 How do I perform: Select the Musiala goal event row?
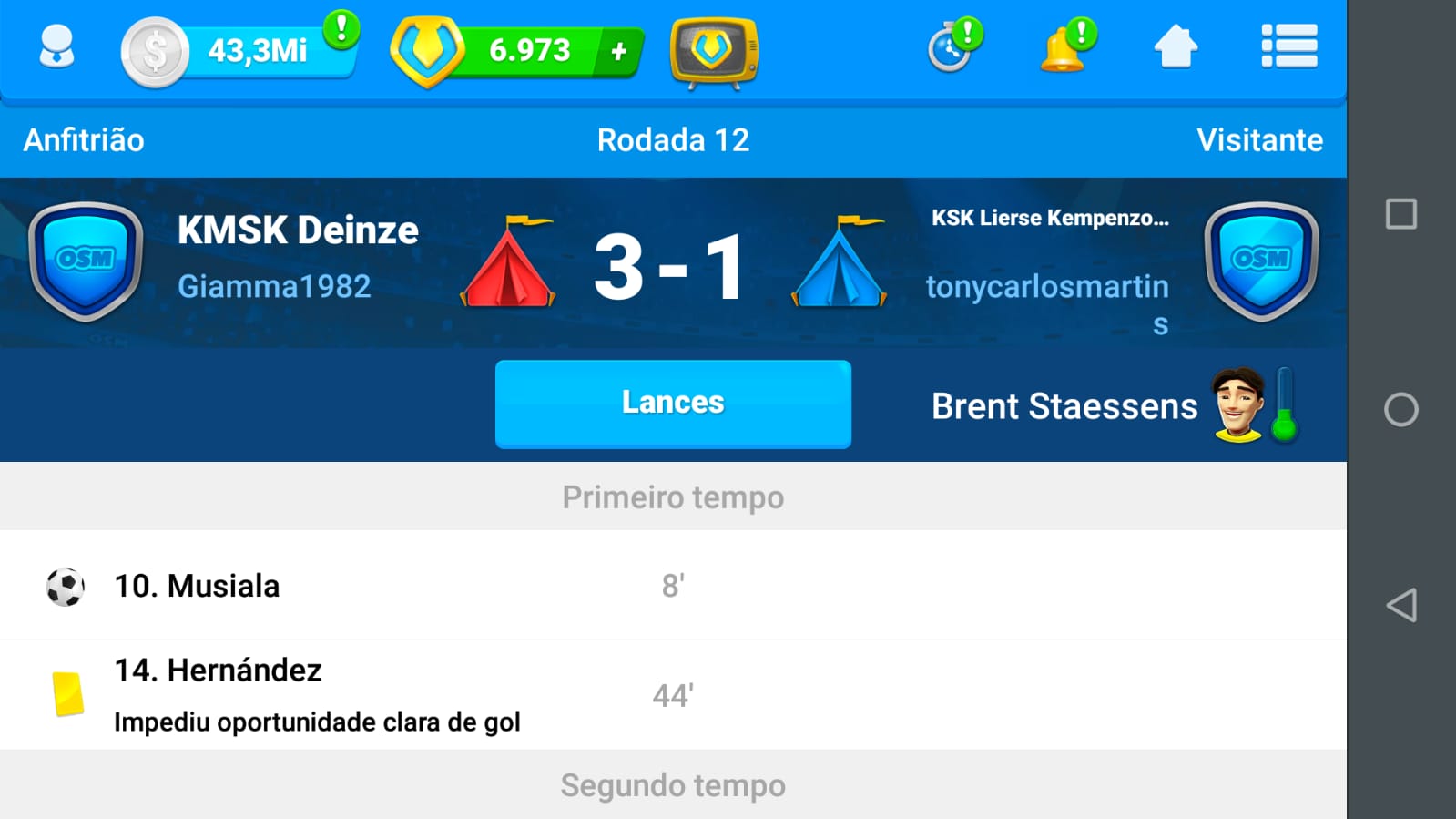pos(673,586)
